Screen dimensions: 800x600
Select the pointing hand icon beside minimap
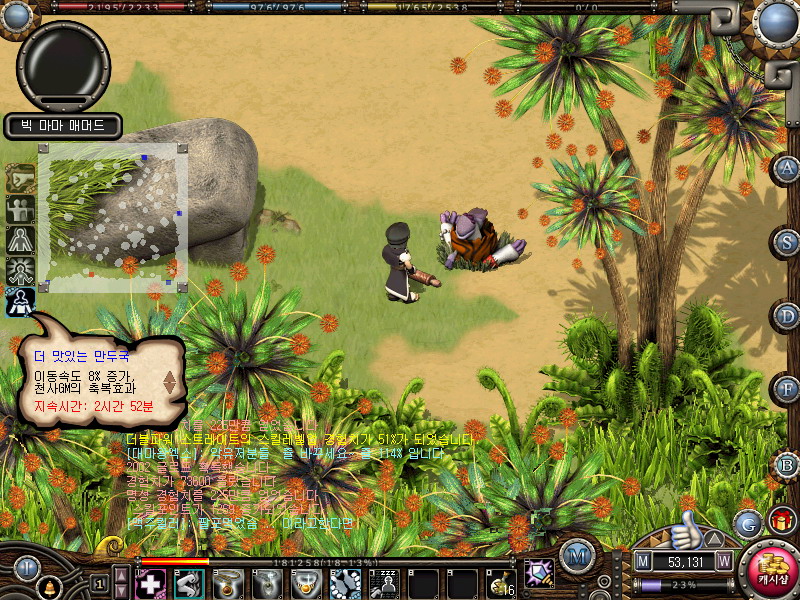(x=20, y=178)
